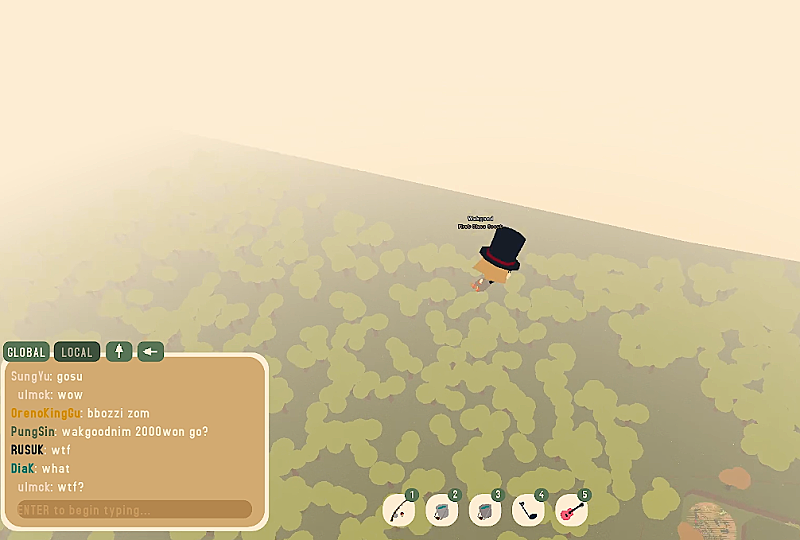Focus the chat typing field
Screen dimensions: 800x540
click(134, 510)
